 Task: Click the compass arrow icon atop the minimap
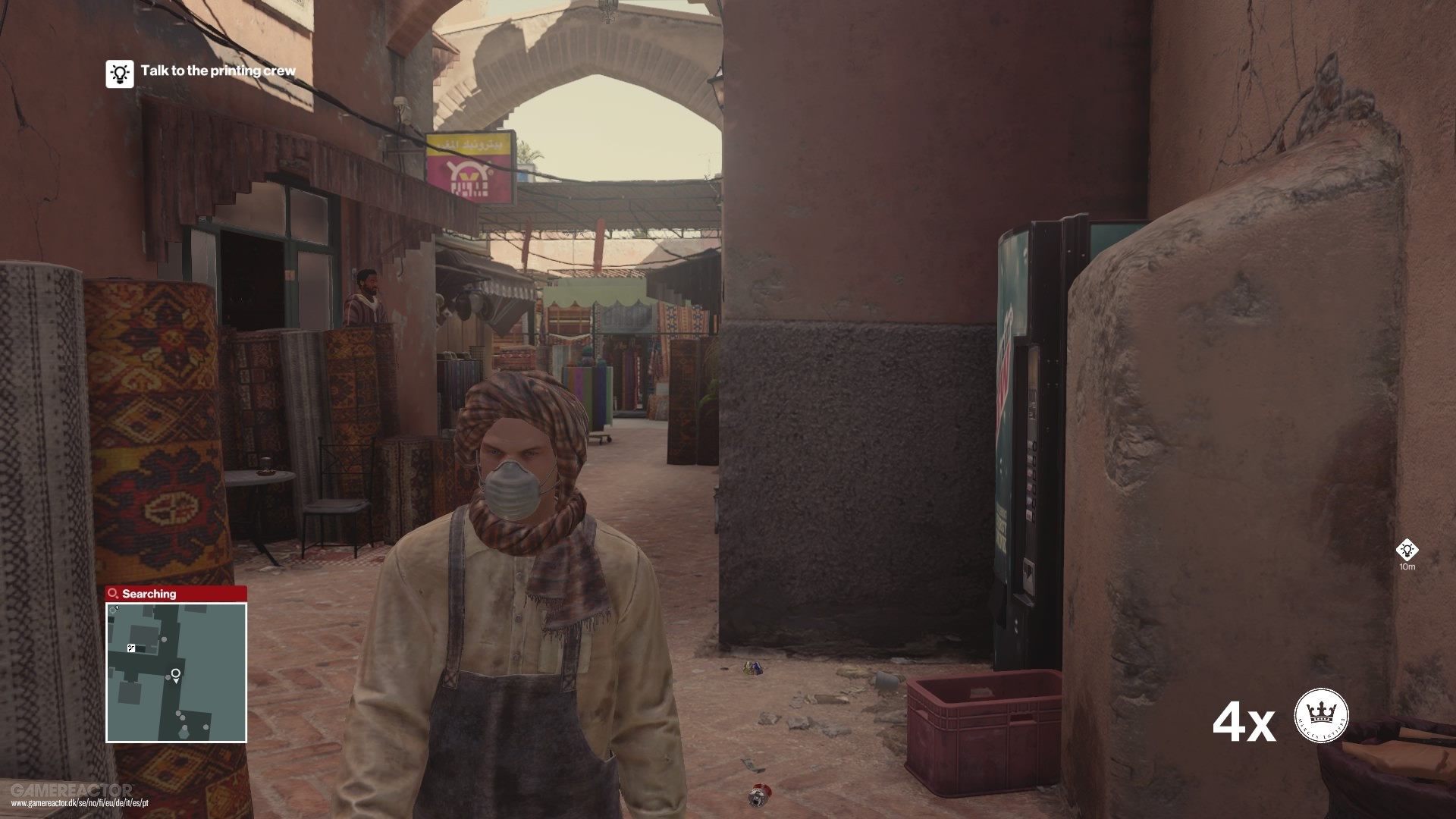tap(114, 610)
